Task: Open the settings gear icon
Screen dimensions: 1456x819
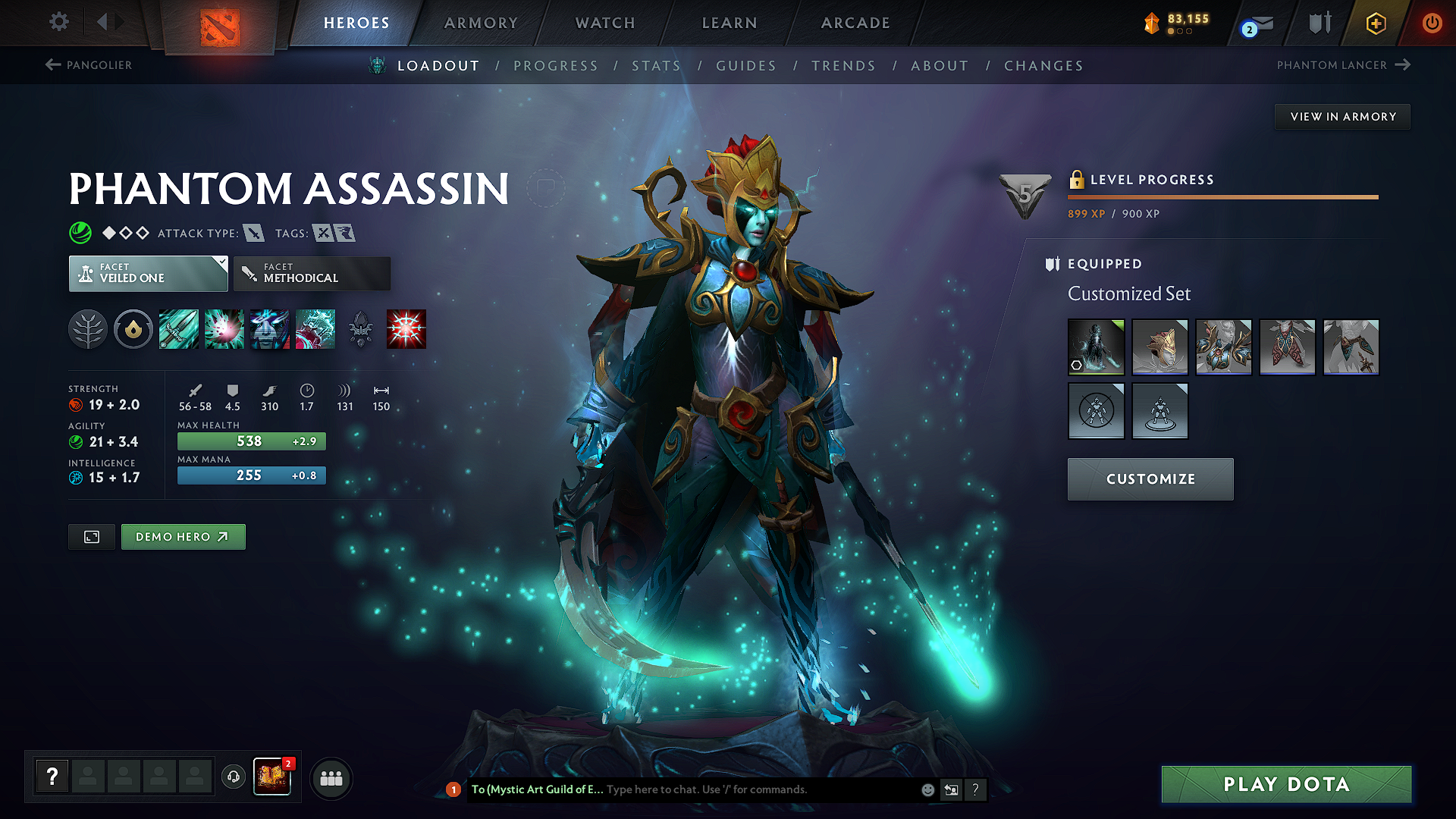Action: (x=58, y=22)
